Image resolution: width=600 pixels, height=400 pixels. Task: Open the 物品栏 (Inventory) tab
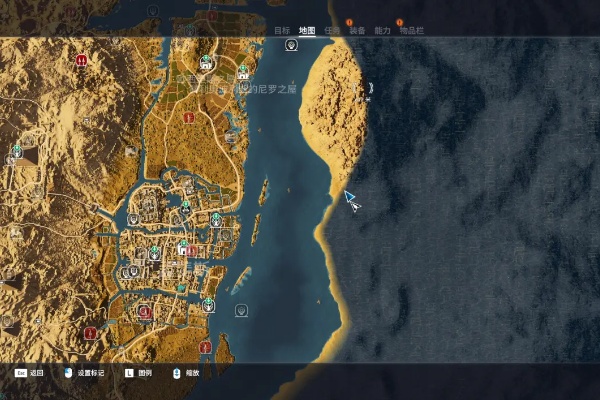(411, 31)
